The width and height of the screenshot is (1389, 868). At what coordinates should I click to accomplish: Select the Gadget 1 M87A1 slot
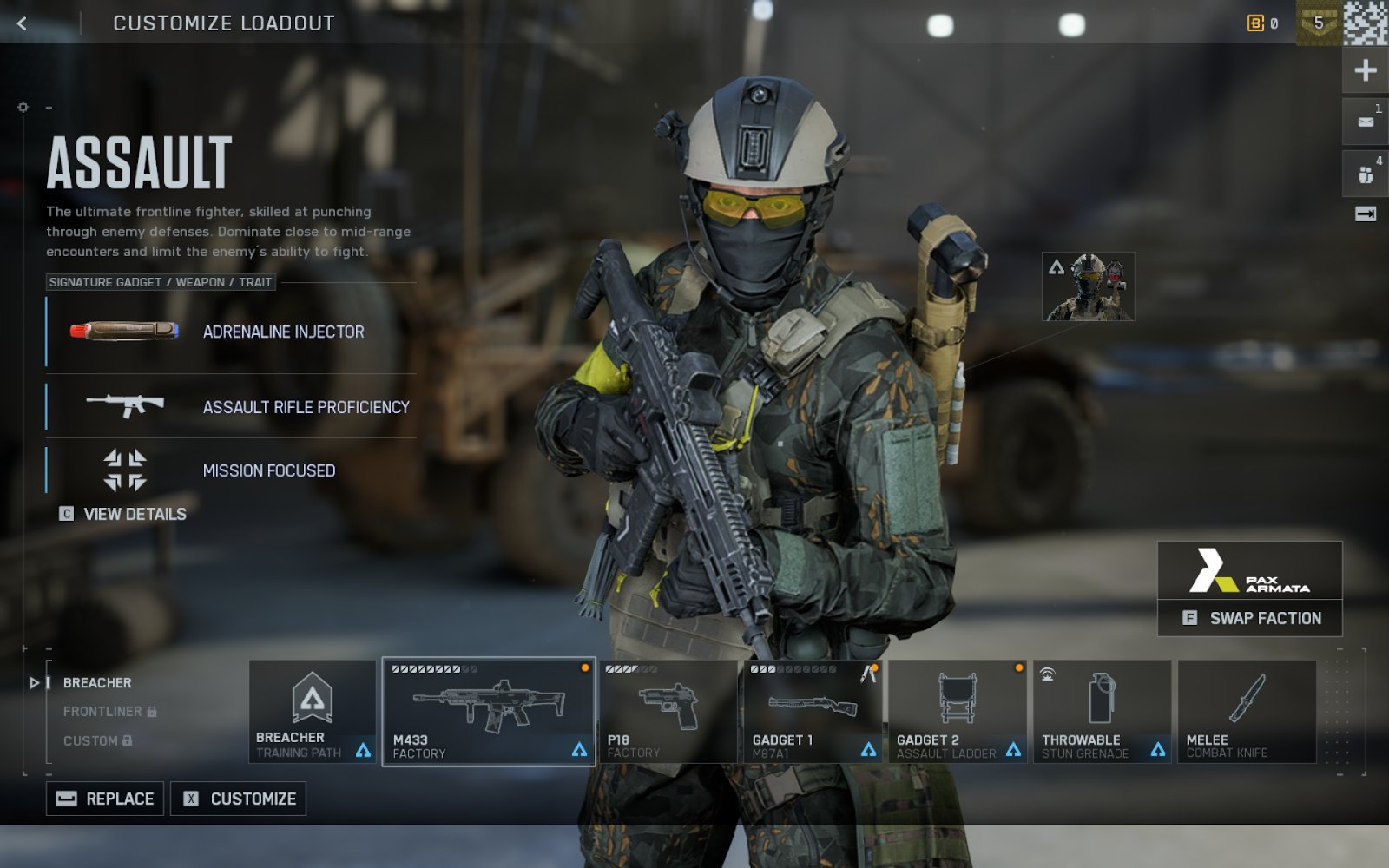point(813,712)
